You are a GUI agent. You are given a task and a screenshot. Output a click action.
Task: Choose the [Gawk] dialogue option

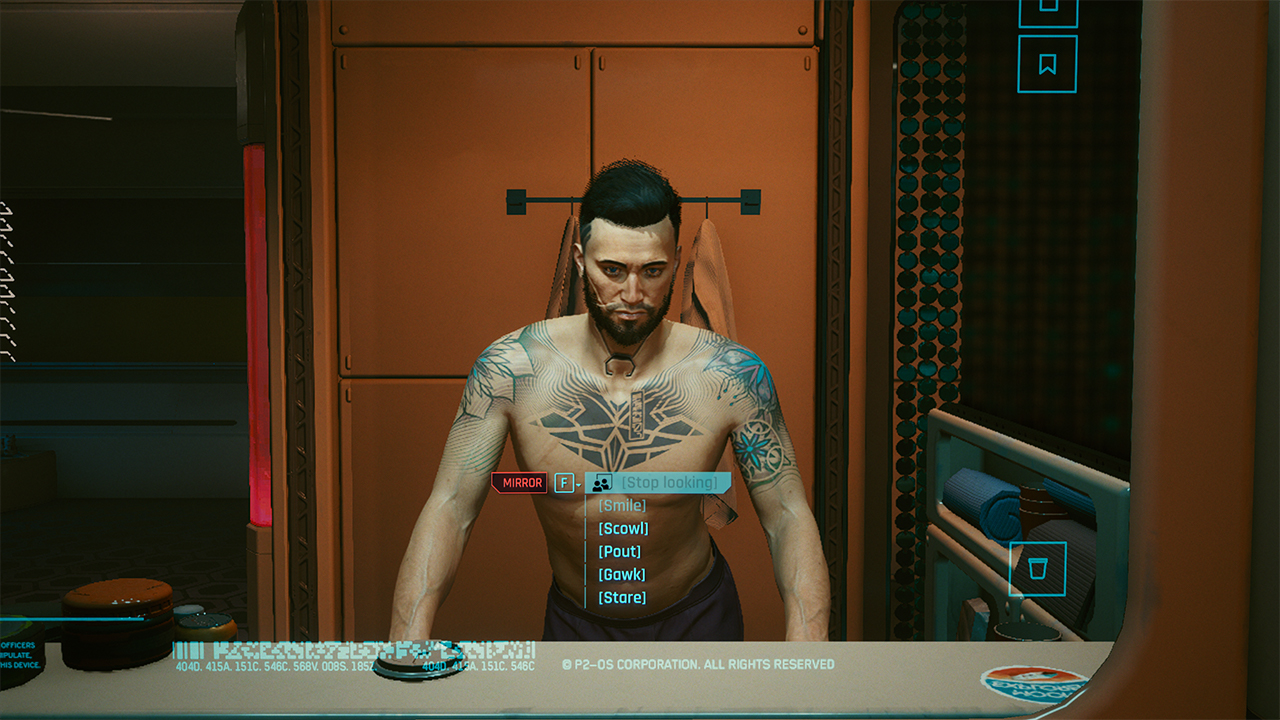(x=620, y=574)
